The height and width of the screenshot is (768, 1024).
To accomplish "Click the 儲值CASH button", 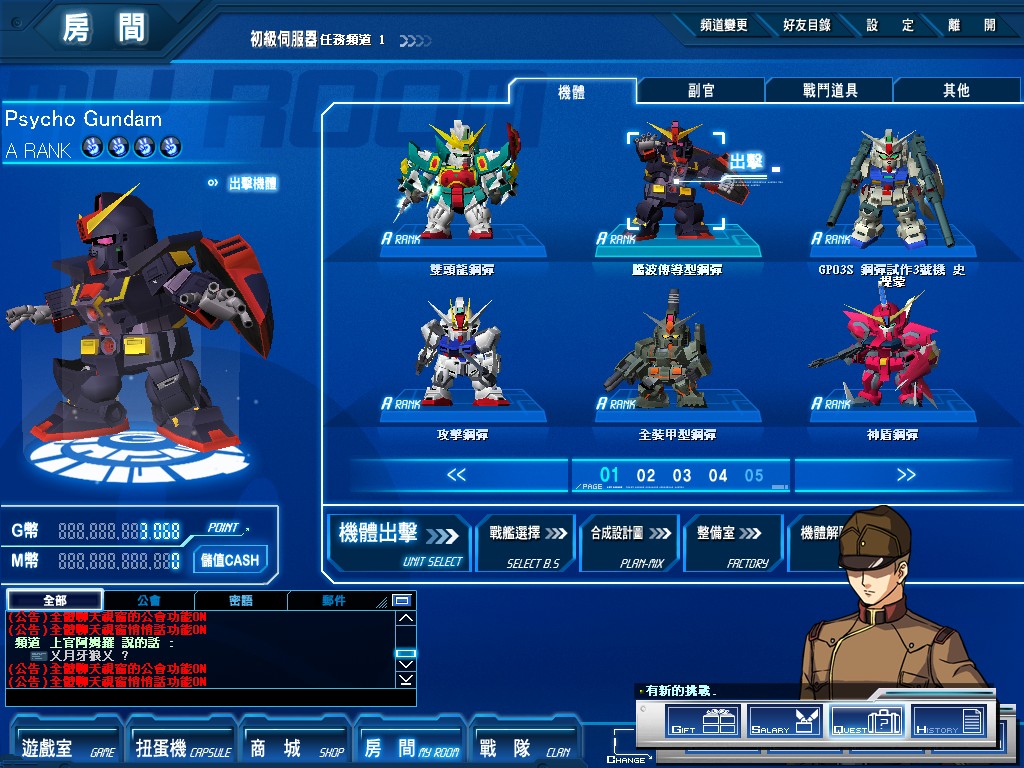I will pyautogui.click(x=229, y=560).
